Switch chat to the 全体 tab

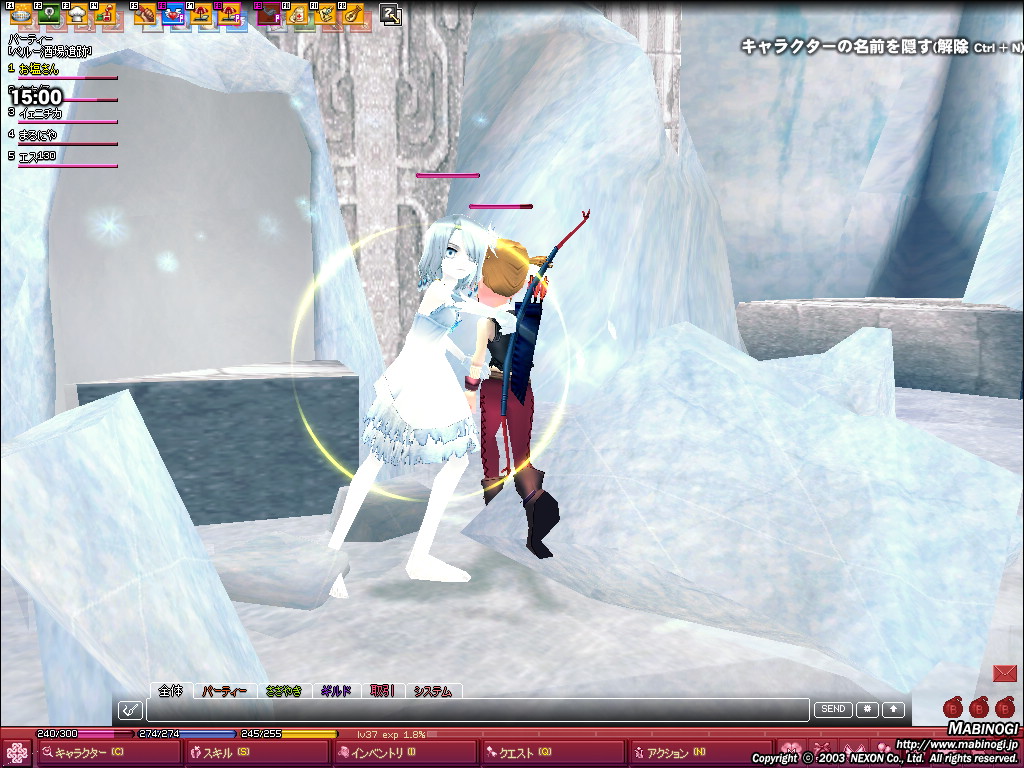coord(171,690)
